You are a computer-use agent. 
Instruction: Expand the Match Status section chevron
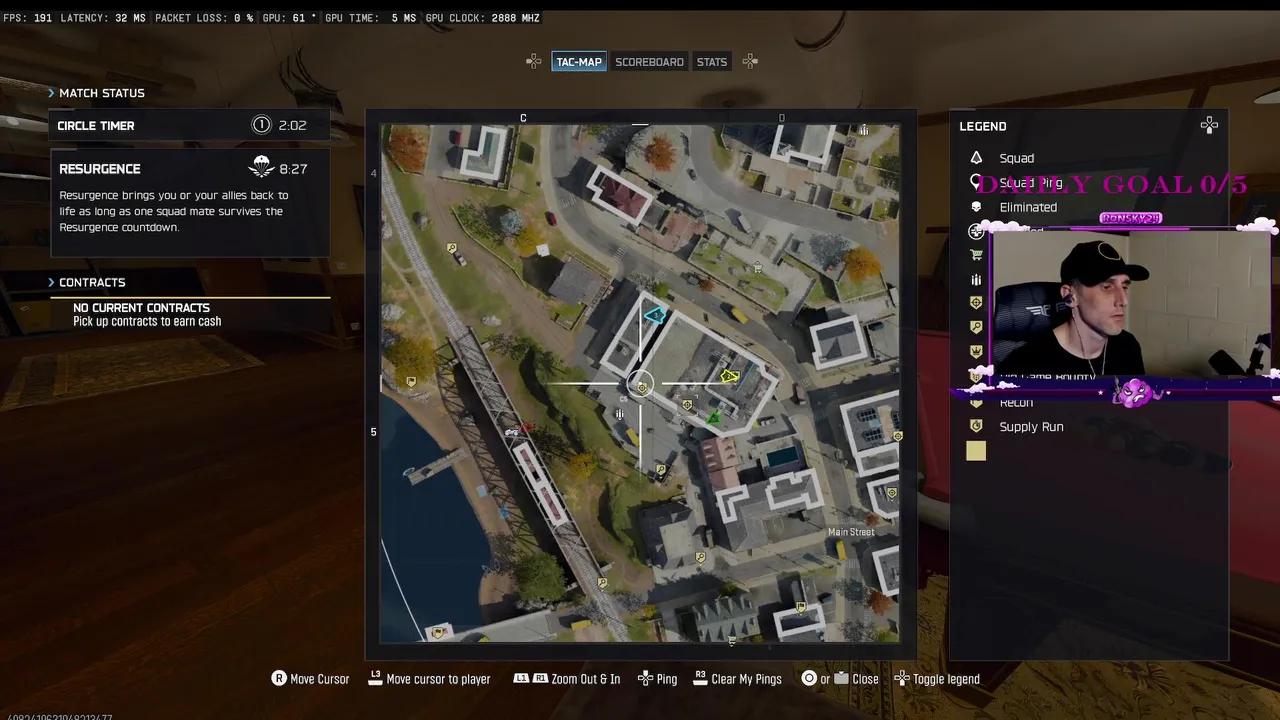click(x=51, y=92)
